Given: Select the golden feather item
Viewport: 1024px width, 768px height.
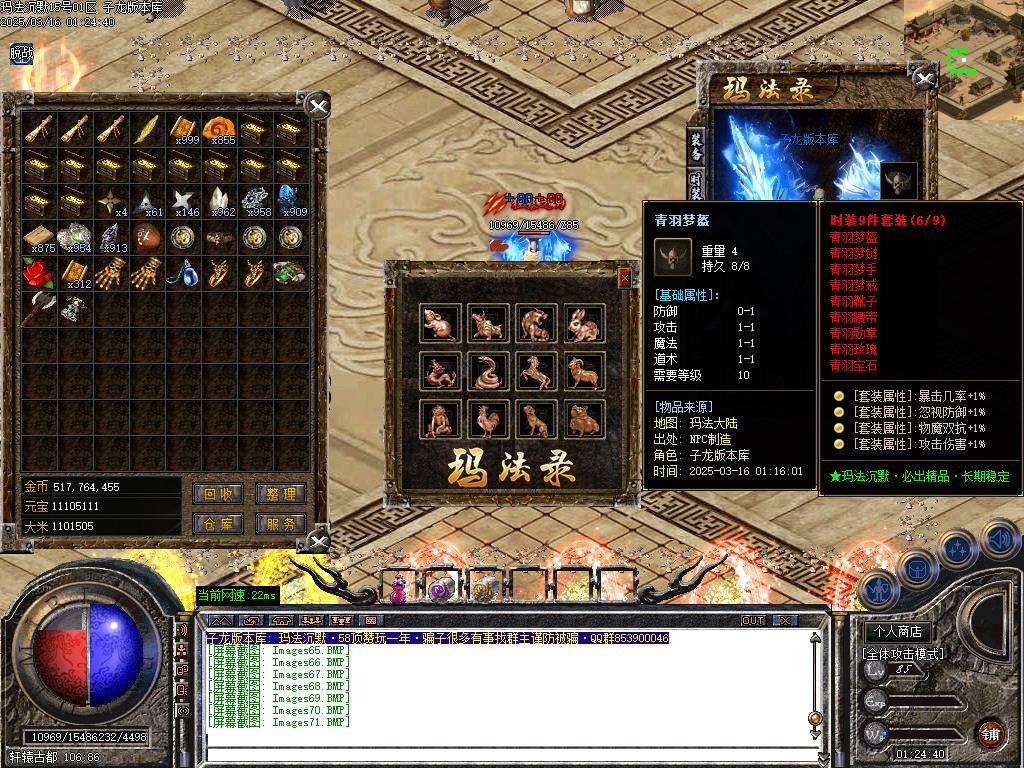Looking at the screenshot, I should click(x=147, y=128).
